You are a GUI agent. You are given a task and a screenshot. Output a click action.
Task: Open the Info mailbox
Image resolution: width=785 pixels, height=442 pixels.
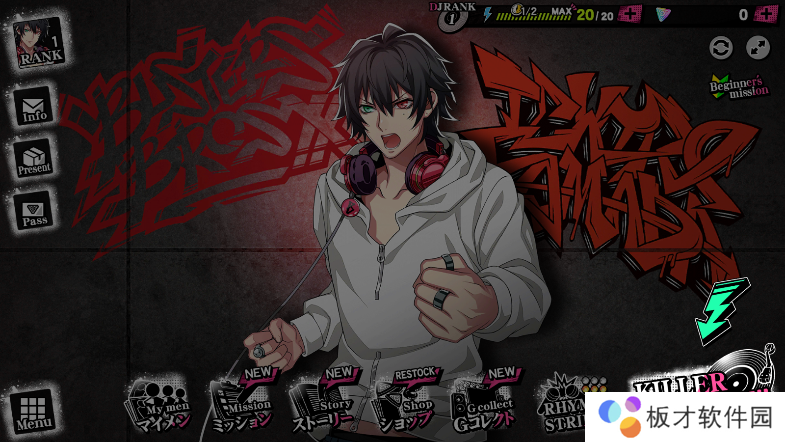pos(35,106)
